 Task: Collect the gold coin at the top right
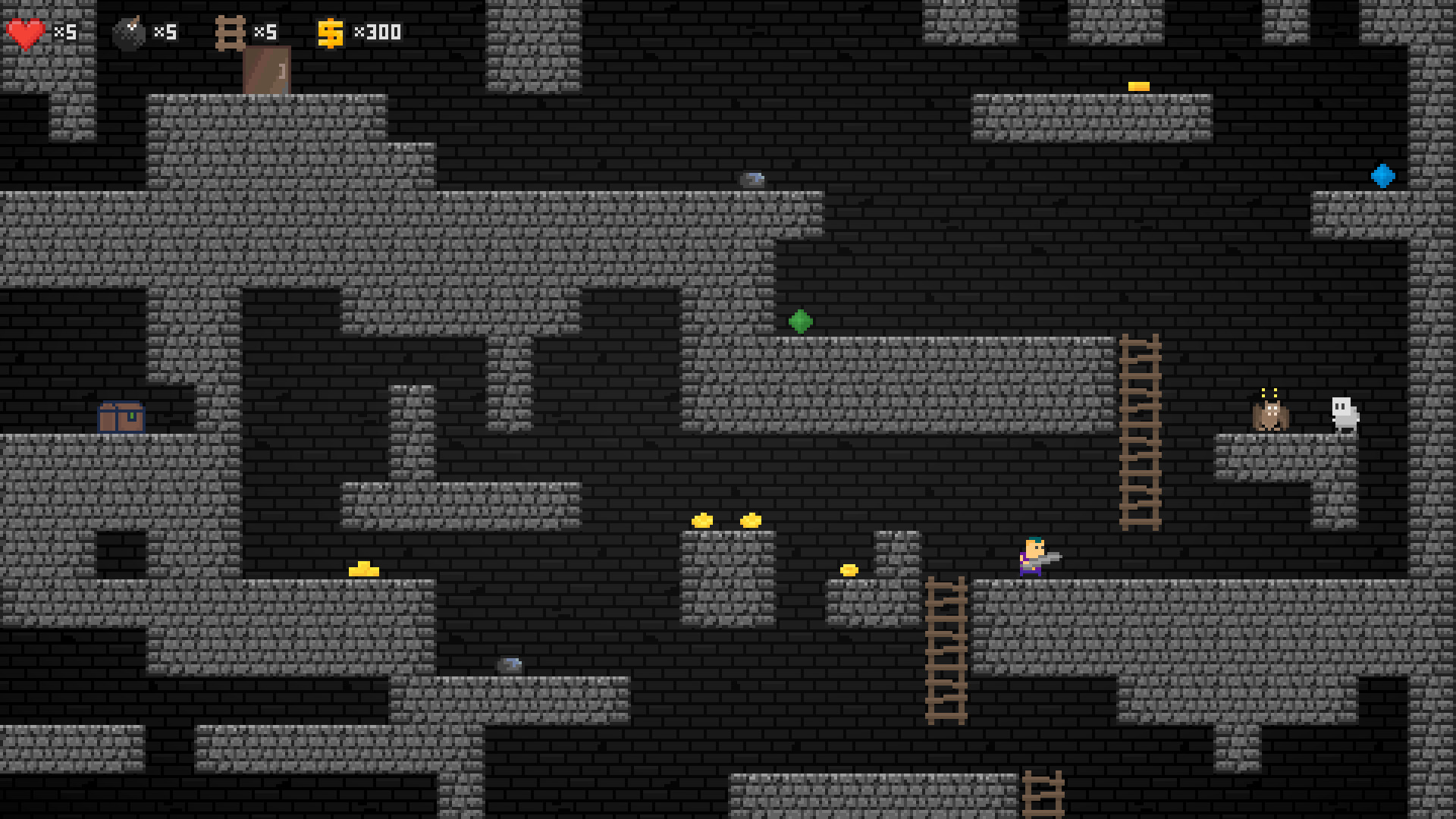pyautogui.click(x=1138, y=85)
